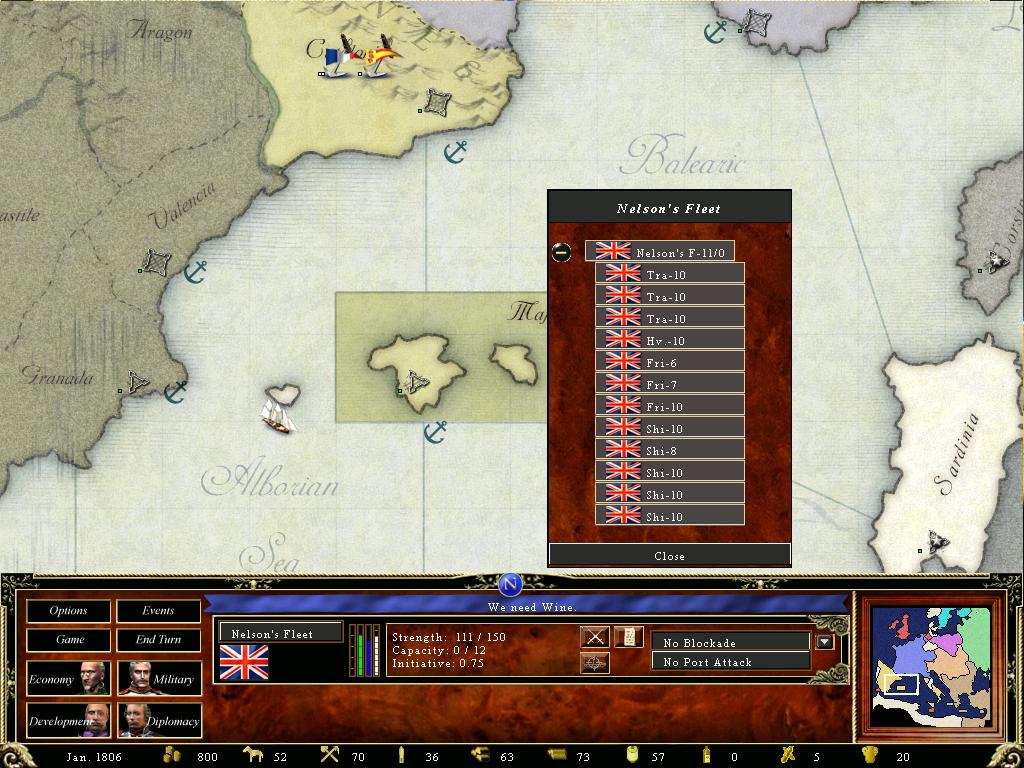Choose the Fri-7 frigate entry
Image resolution: width=1024 pixels, height=768 pixels.
click(x=669, y=384)
